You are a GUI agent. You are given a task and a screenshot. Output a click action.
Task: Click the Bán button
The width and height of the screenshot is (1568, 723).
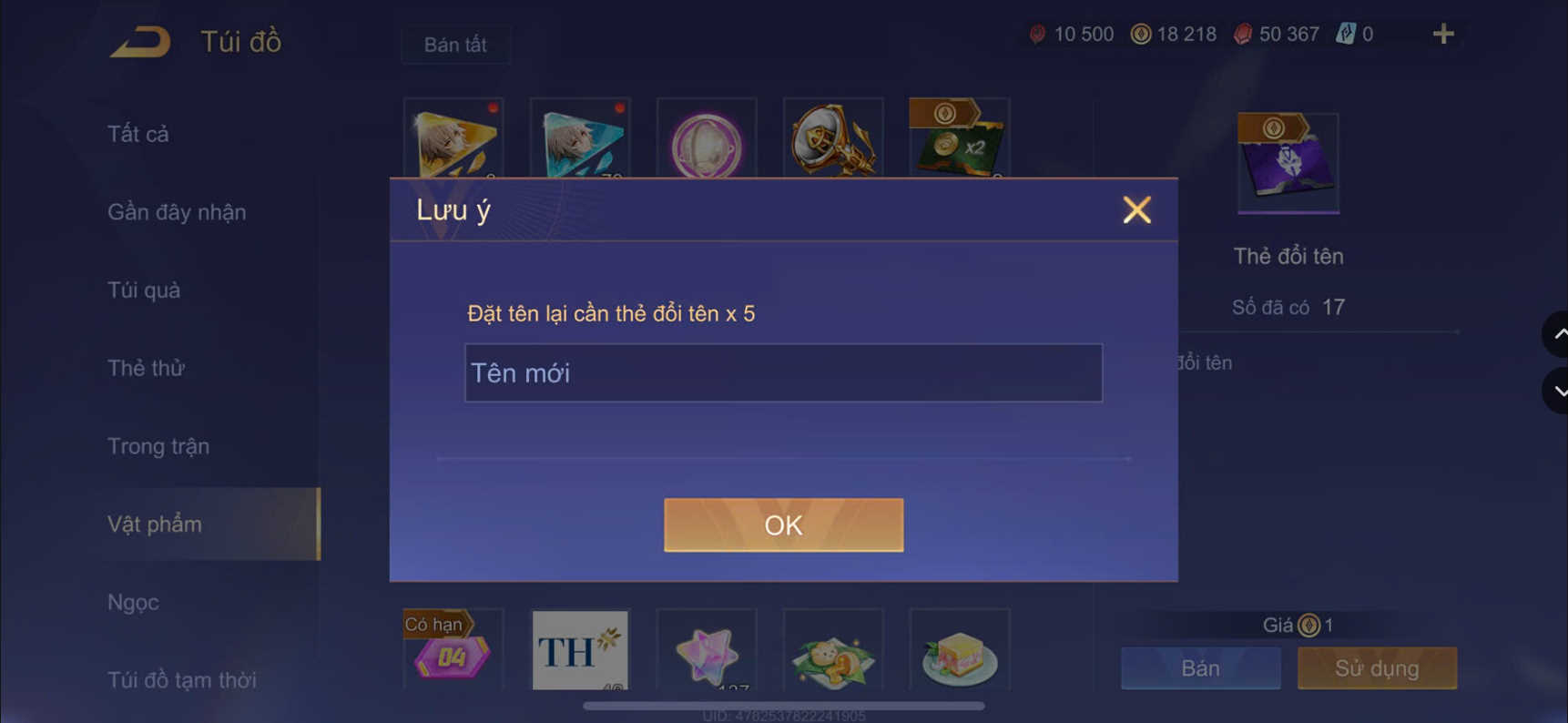[x=1200, y=667]
